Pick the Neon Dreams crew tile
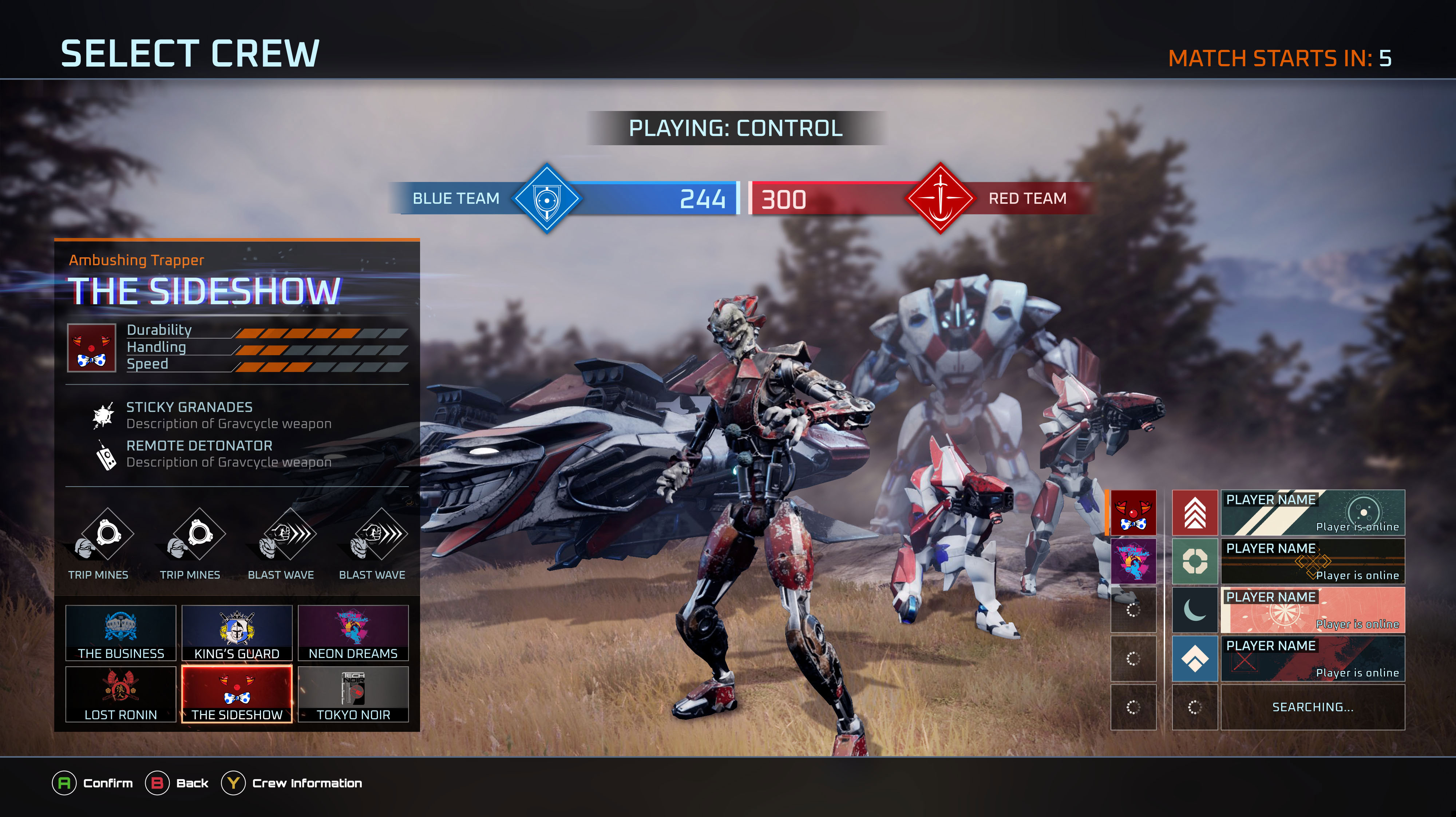The height and width of the screenshot is (817, 1456). (x=353, y=633)
